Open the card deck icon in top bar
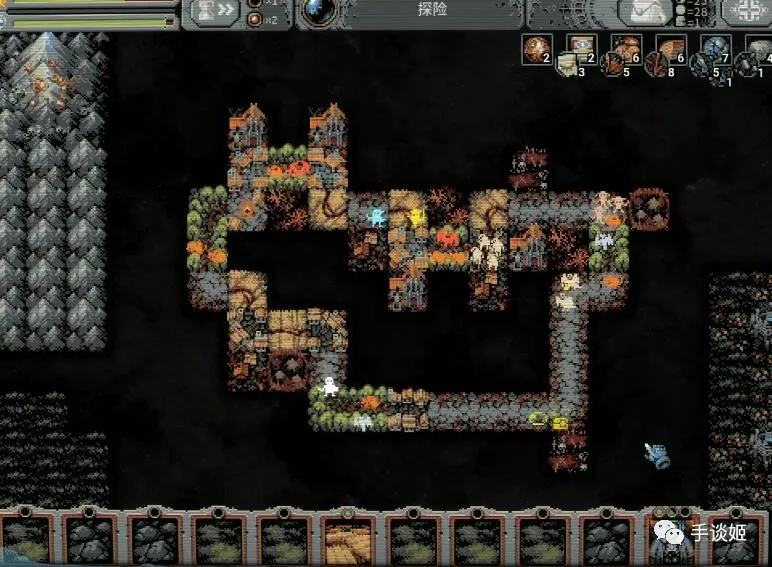The image size is (772, 567). (x=644, y=11)
